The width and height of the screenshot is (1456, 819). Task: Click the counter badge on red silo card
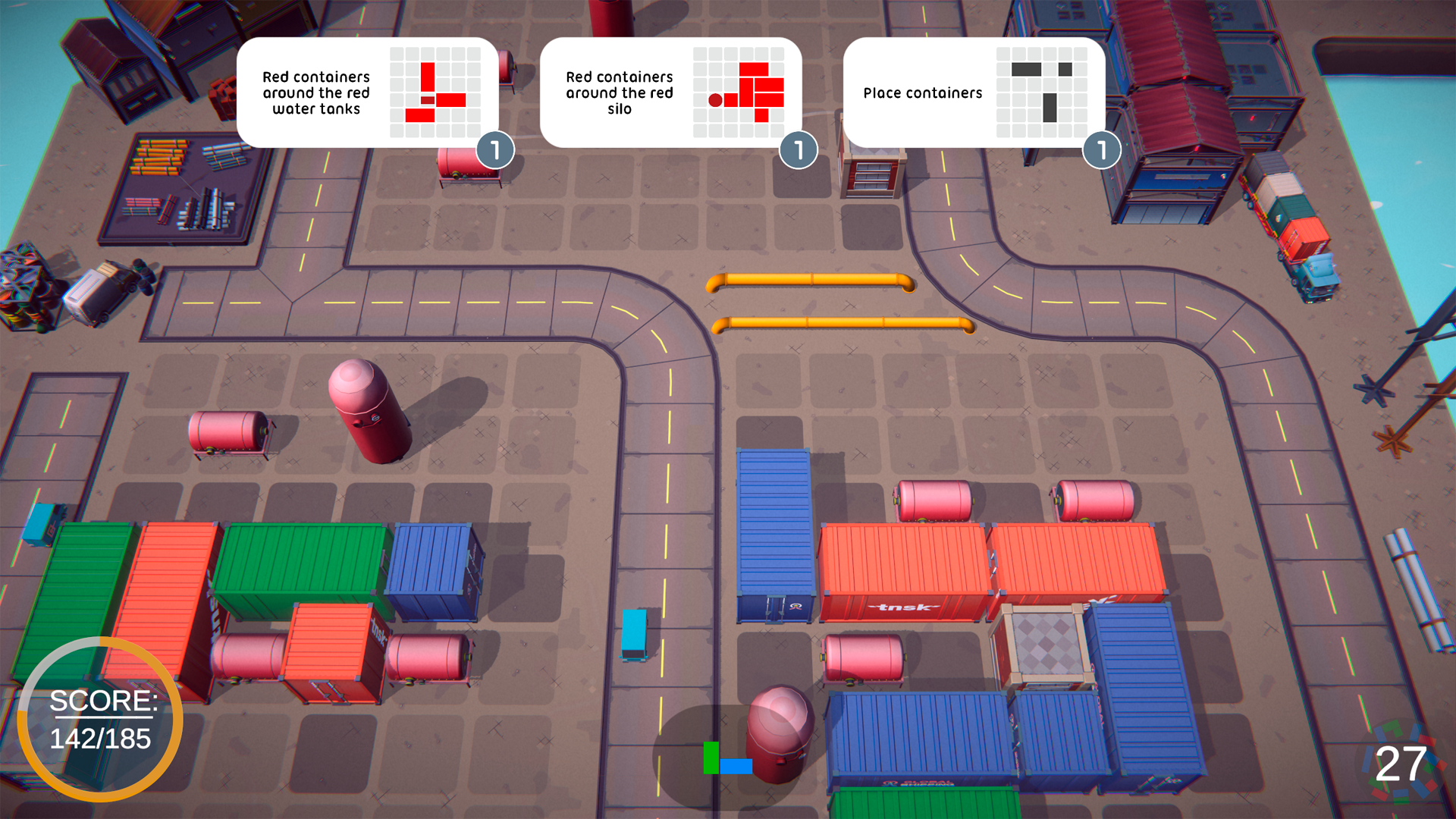pyautogui.click(x=799, y=150)
